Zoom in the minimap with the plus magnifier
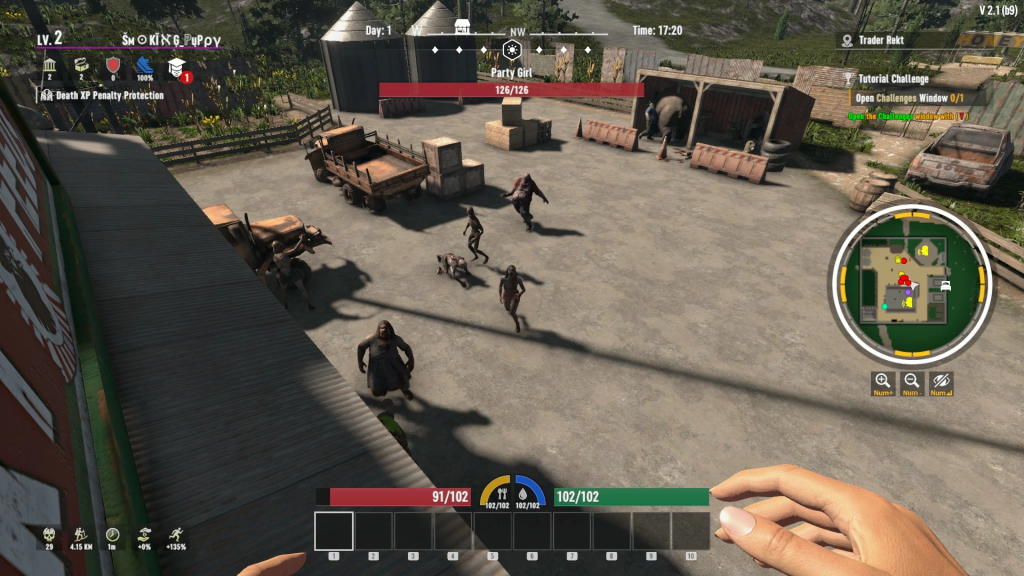Viewport: 1024px width, 576px height. coord(883,381)
